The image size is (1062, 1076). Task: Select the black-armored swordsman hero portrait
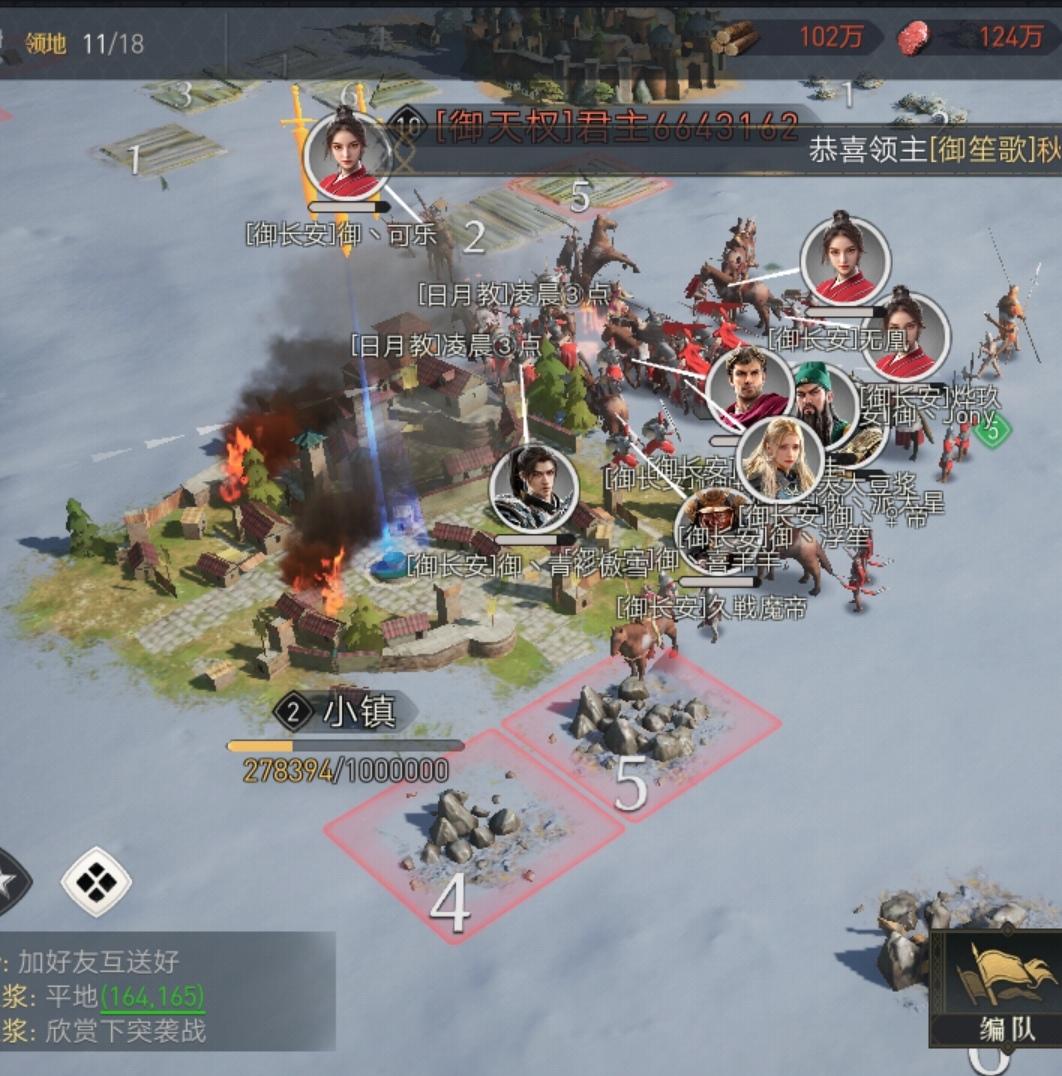click(x=534, y=489)
